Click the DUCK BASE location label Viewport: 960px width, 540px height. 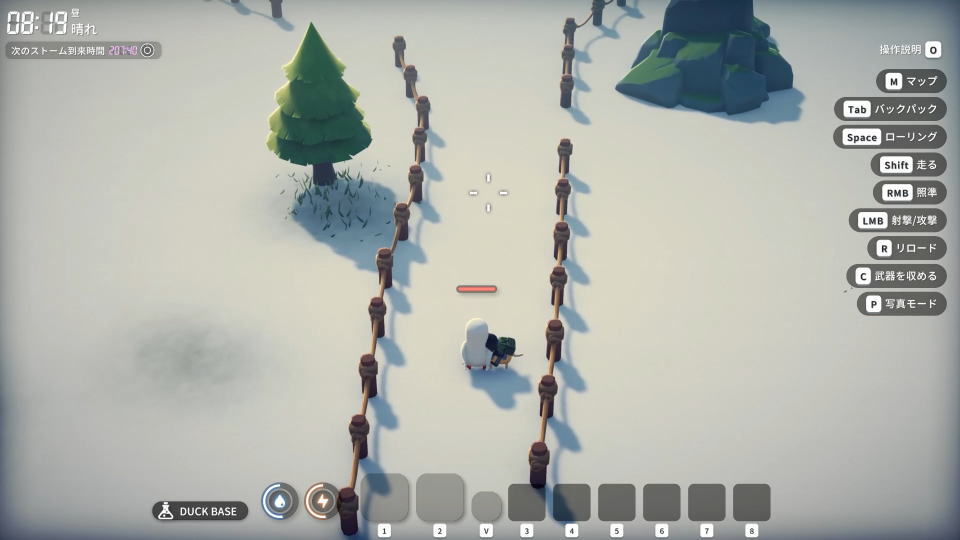pos(200,511)
